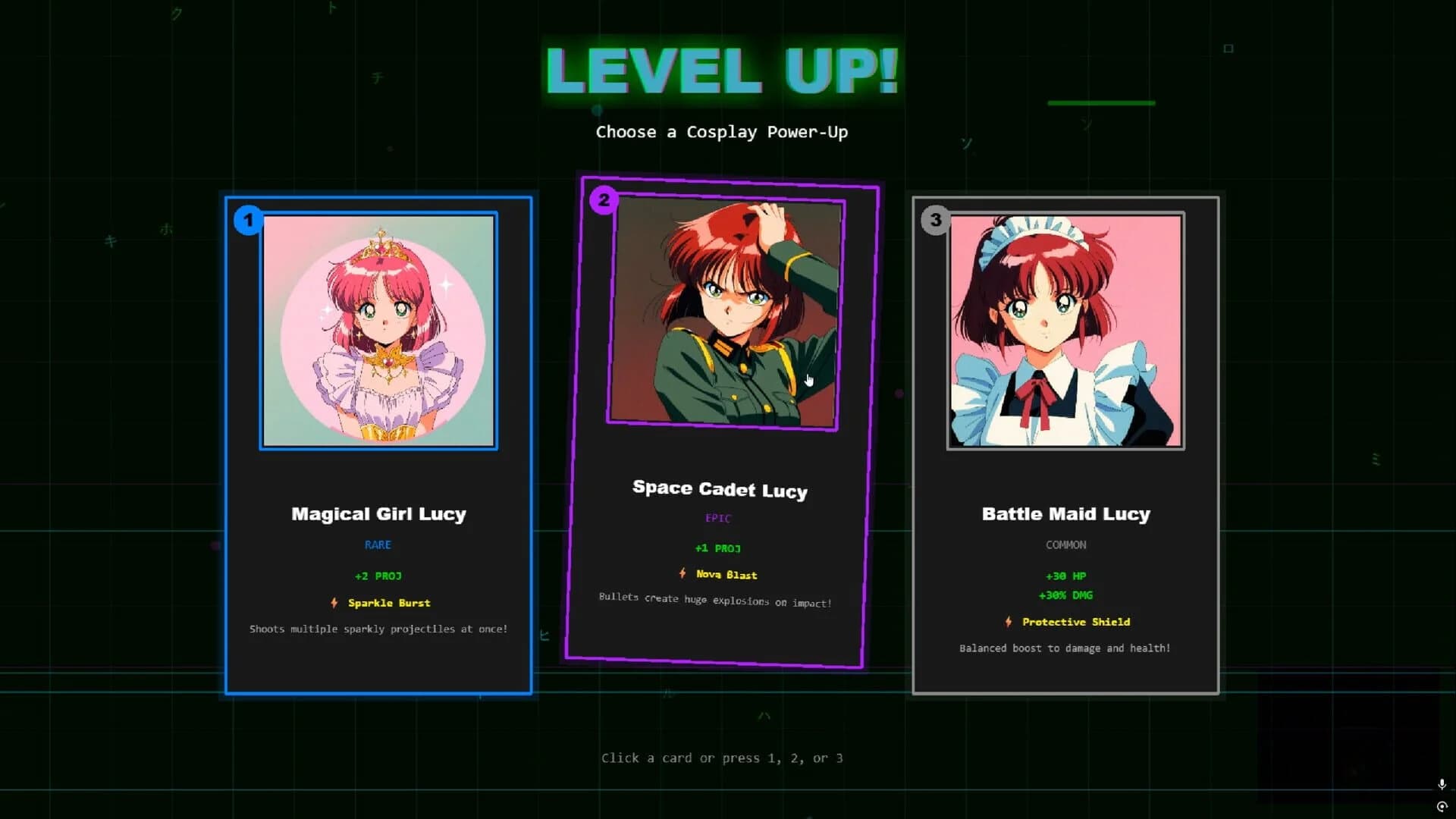Click the EPIC rarity label
Viewport: 1456px width, 819px height.
[717, 518]
